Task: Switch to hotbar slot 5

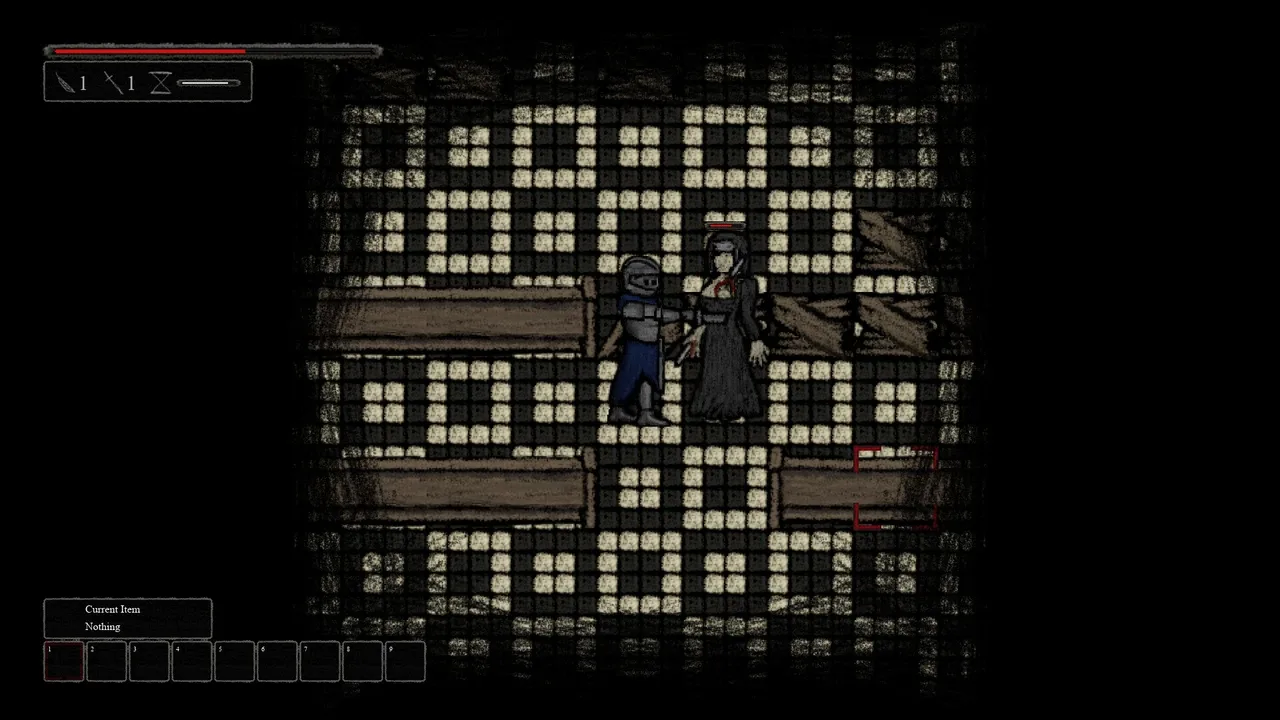Action: coord(235,662)
